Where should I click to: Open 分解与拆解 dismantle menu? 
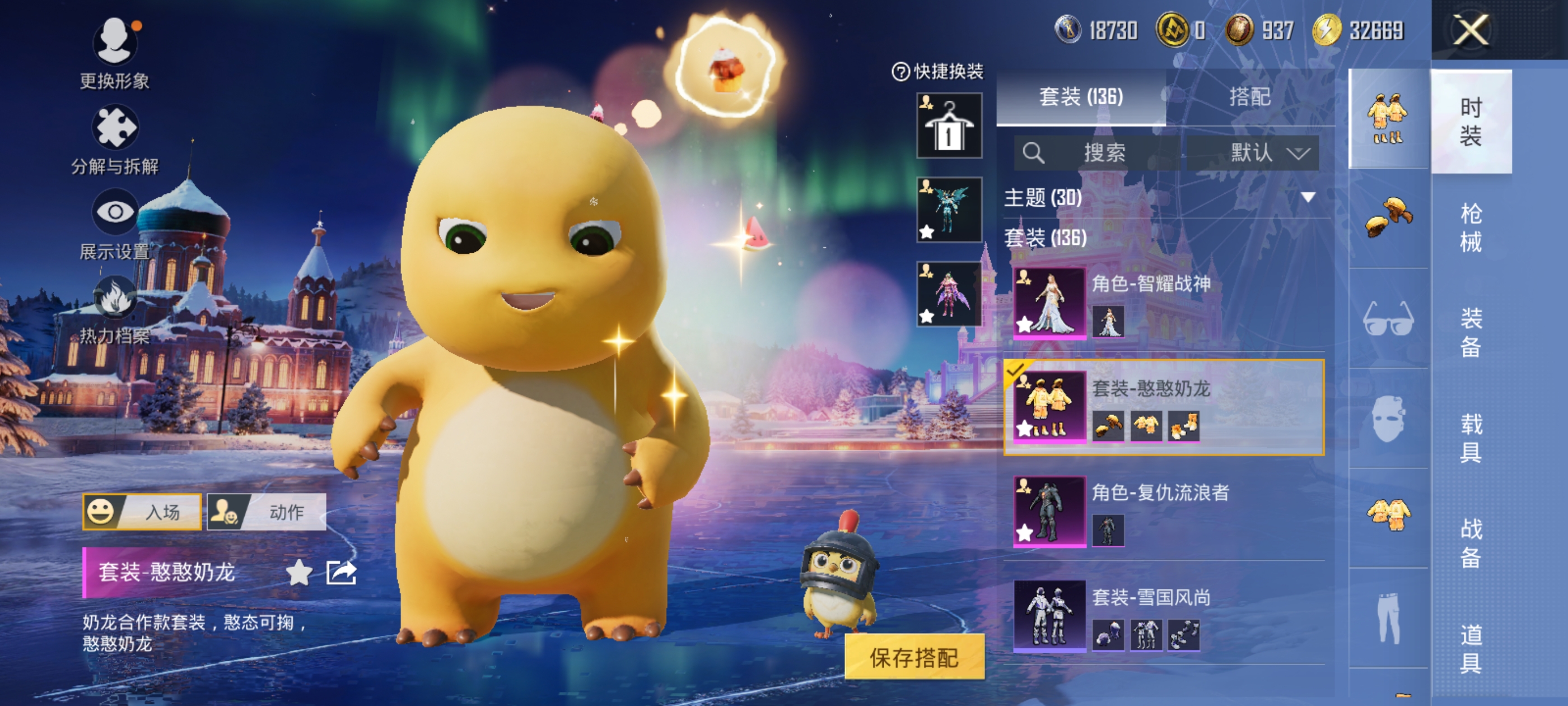[x=114, y=140]
